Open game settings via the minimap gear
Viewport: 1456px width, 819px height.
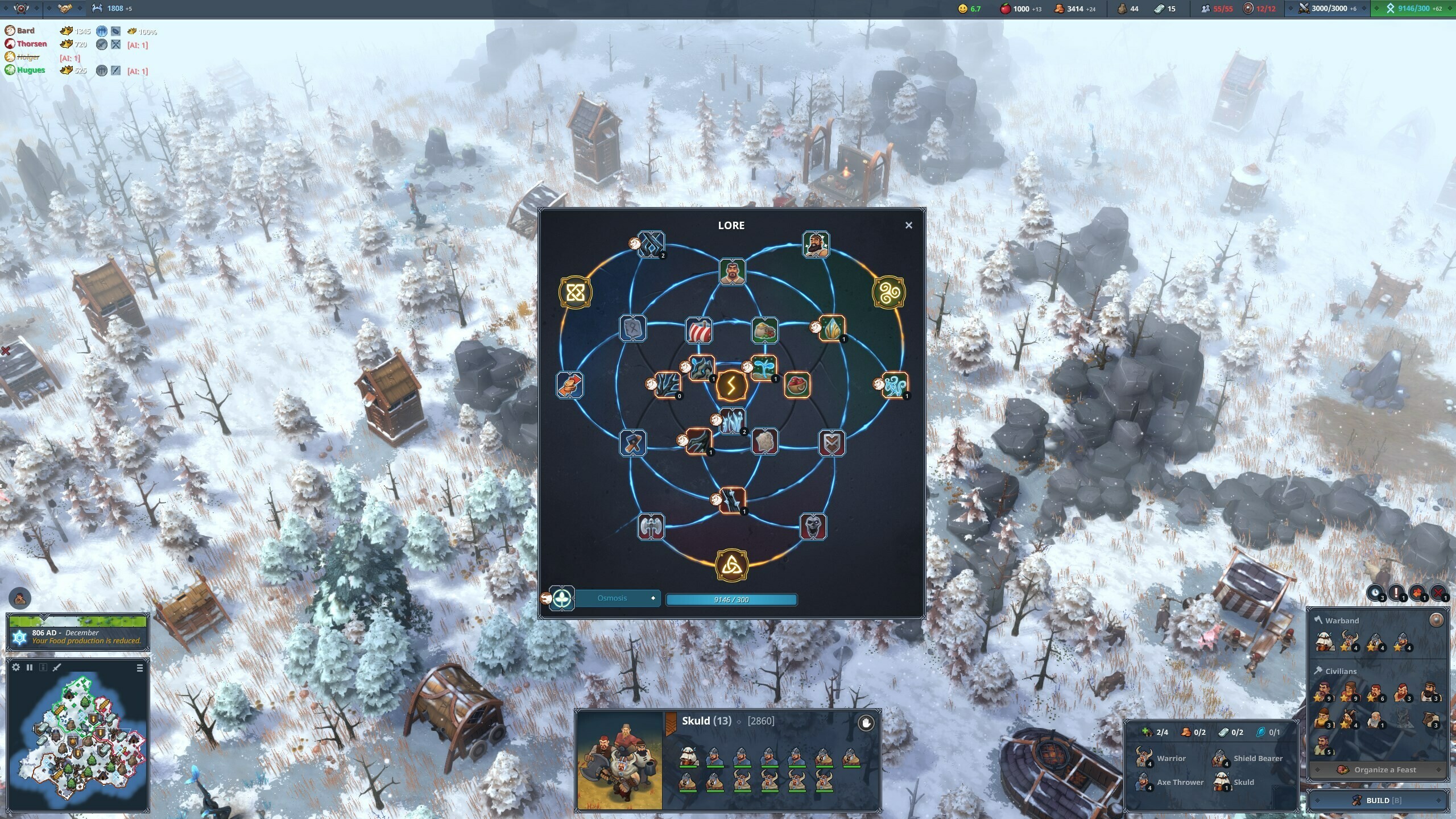[16, 668]
